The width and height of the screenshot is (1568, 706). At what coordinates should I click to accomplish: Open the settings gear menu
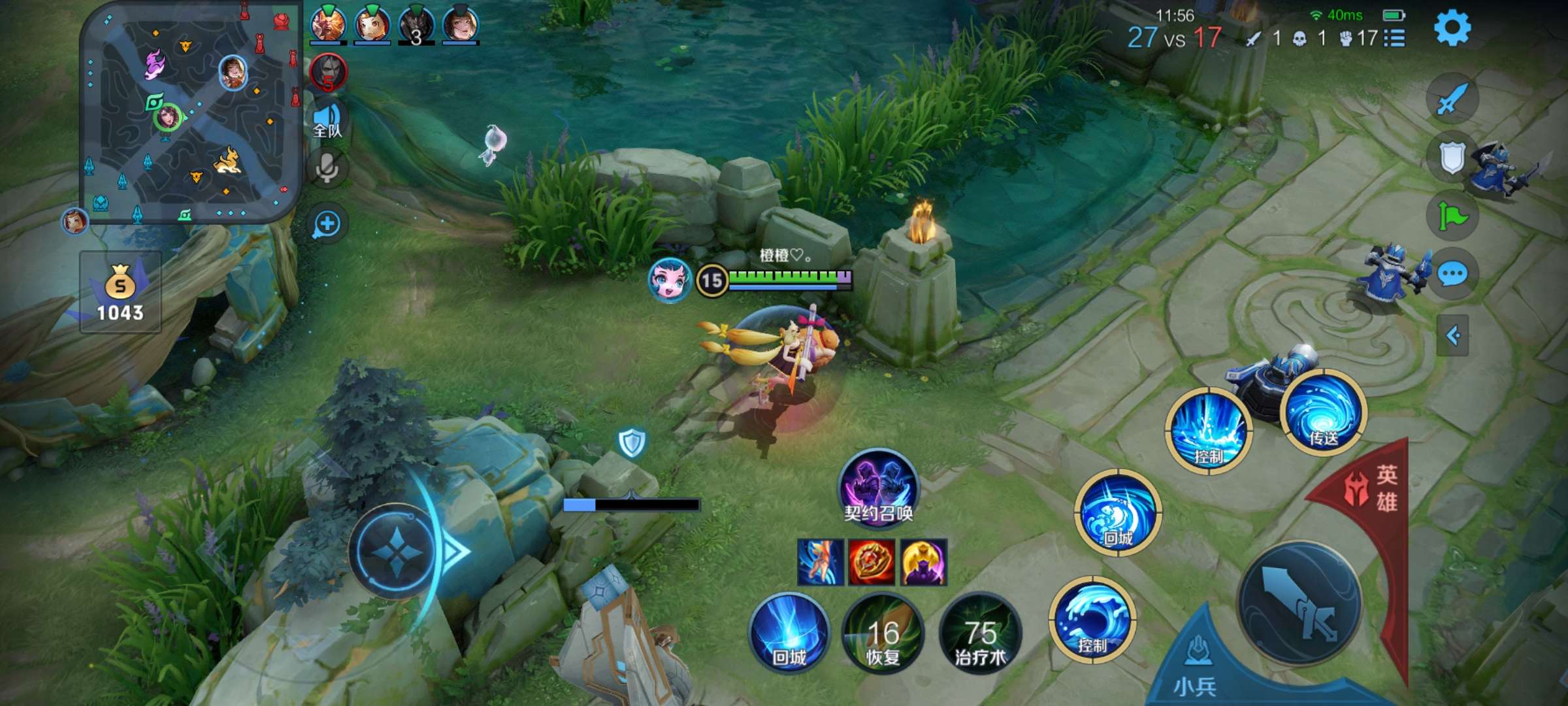pyautogui.click(x=1452, y=27)
